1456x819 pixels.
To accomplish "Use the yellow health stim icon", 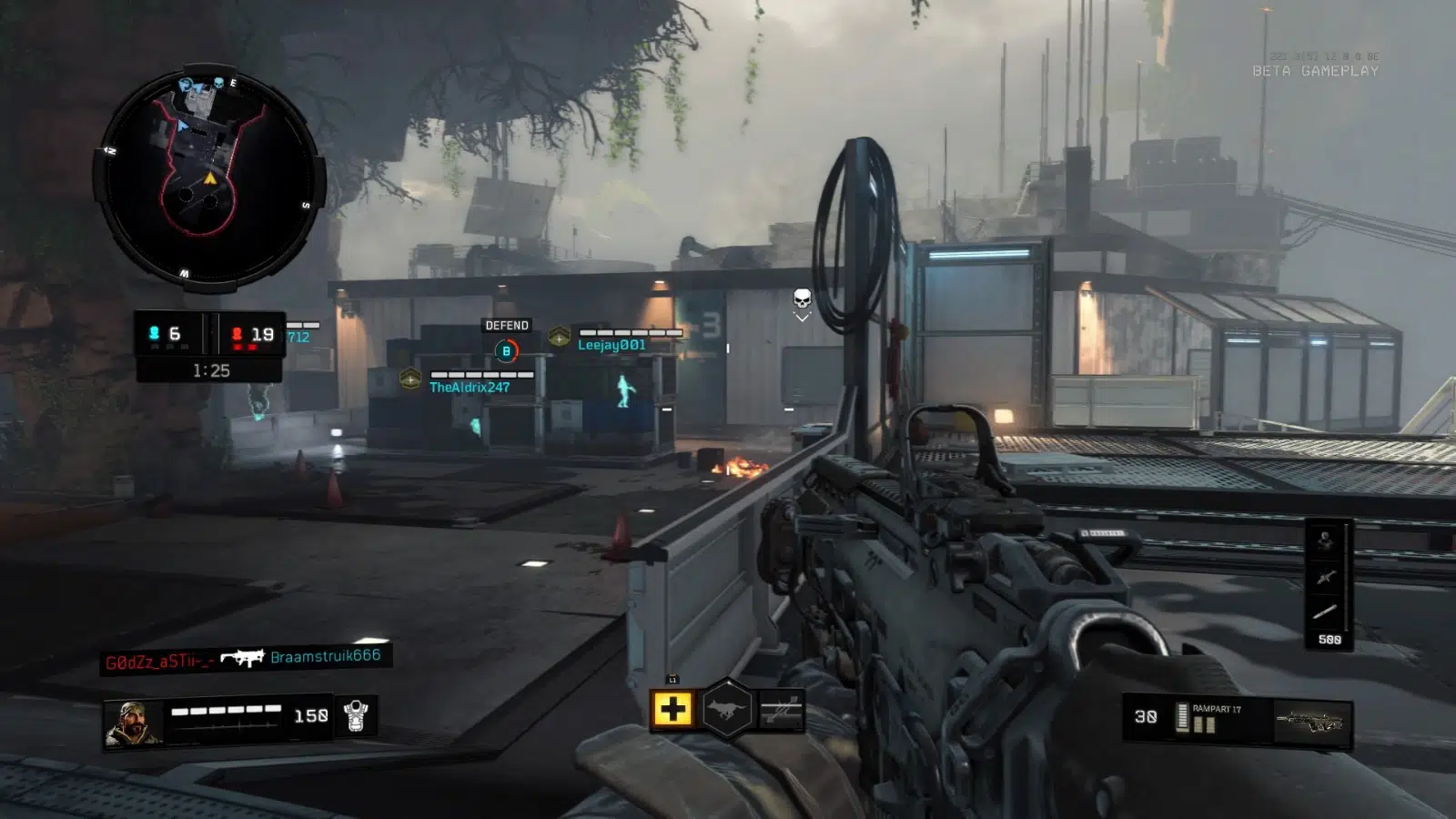I will point(672,710).
